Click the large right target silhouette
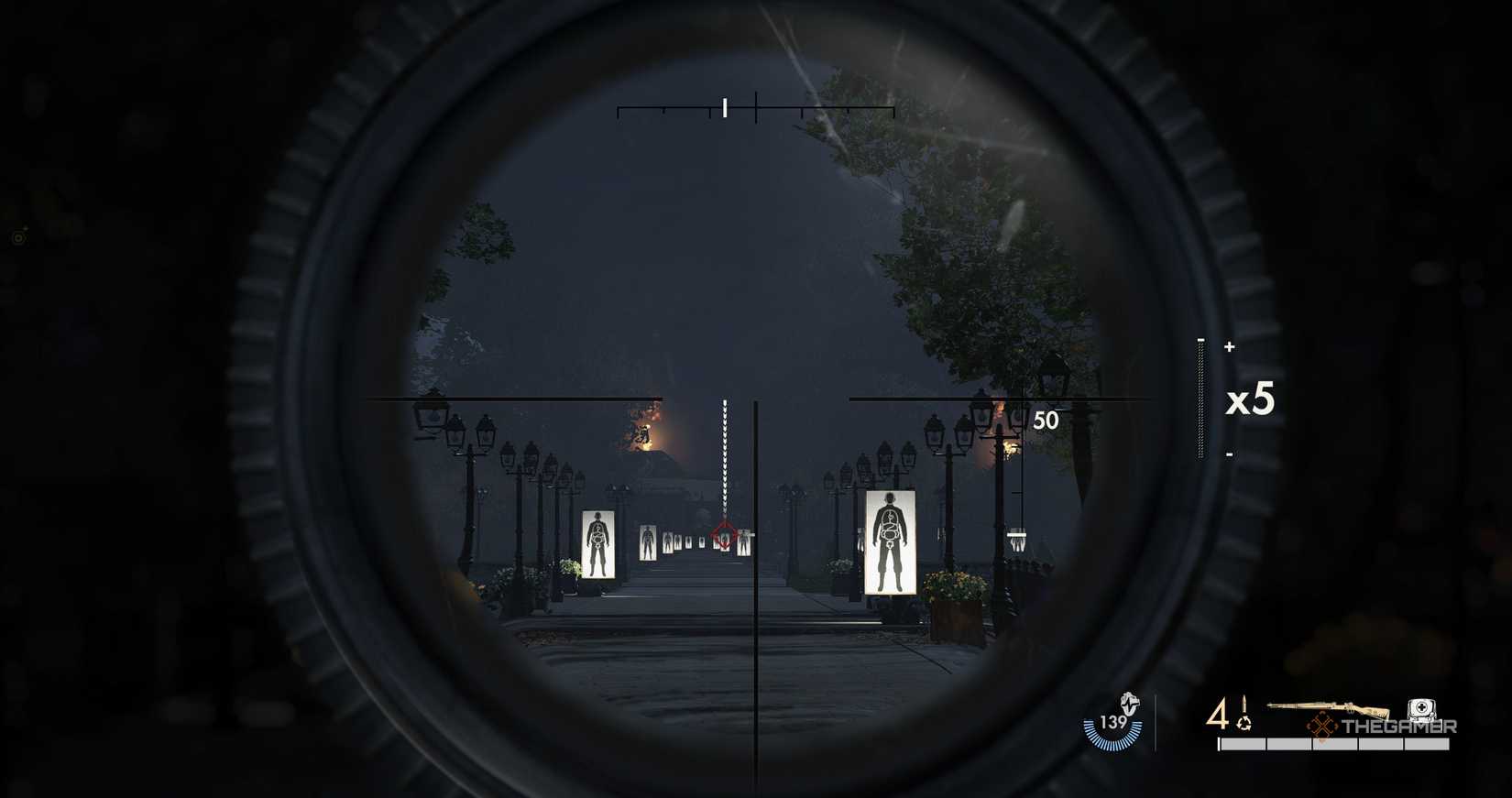1512x798 pixels. pos(889,541)
